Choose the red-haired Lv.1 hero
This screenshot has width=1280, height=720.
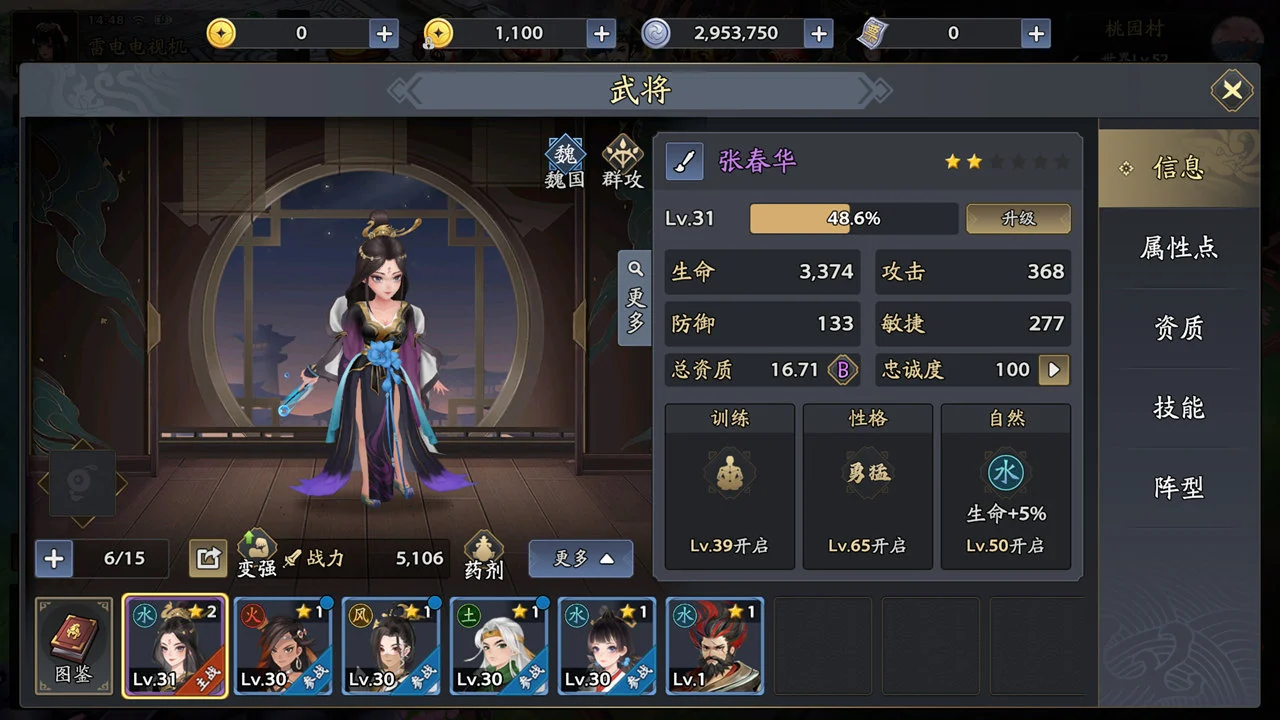715,646
